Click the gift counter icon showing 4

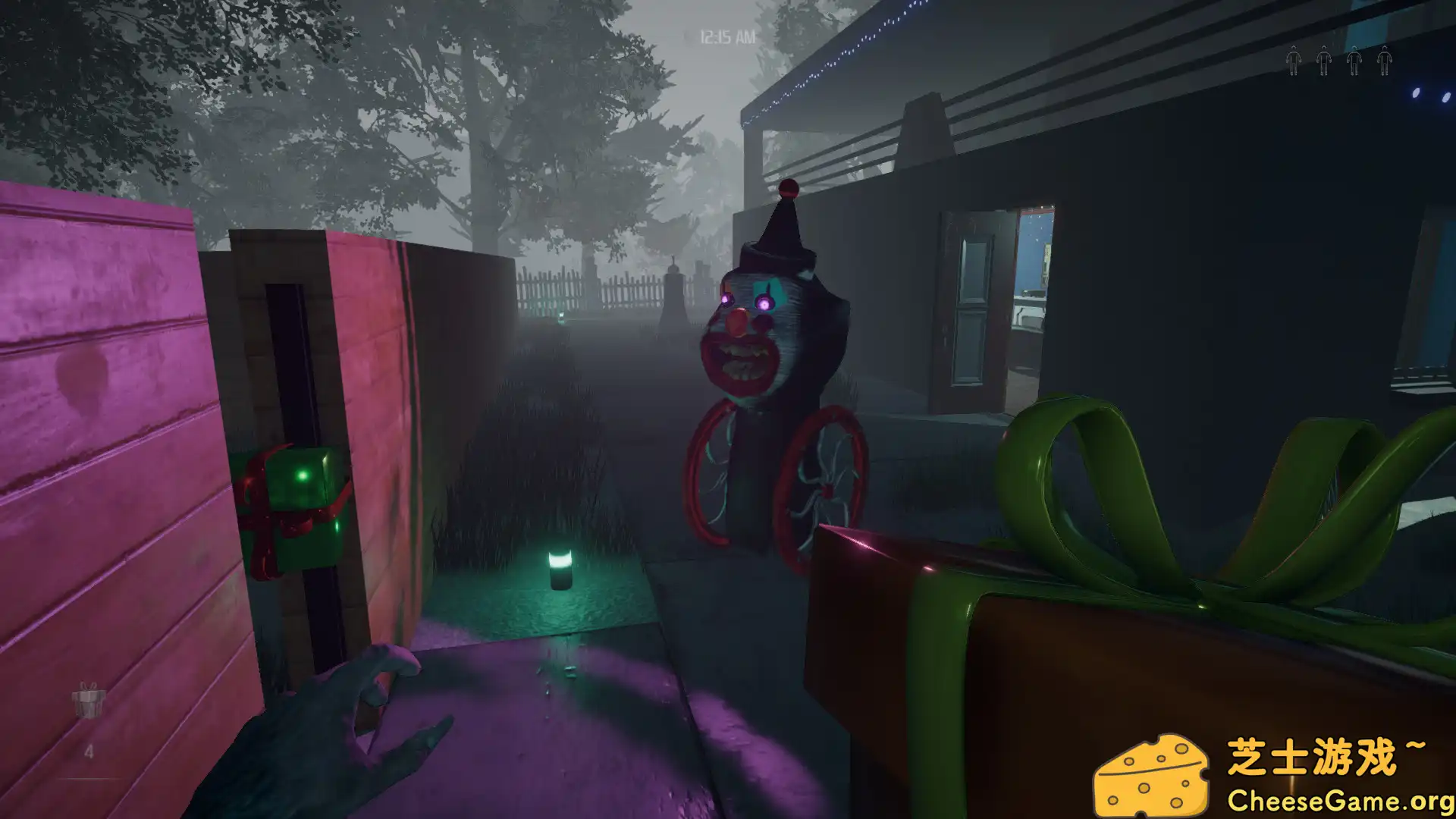pyautogui.click(x=89, y=701)
